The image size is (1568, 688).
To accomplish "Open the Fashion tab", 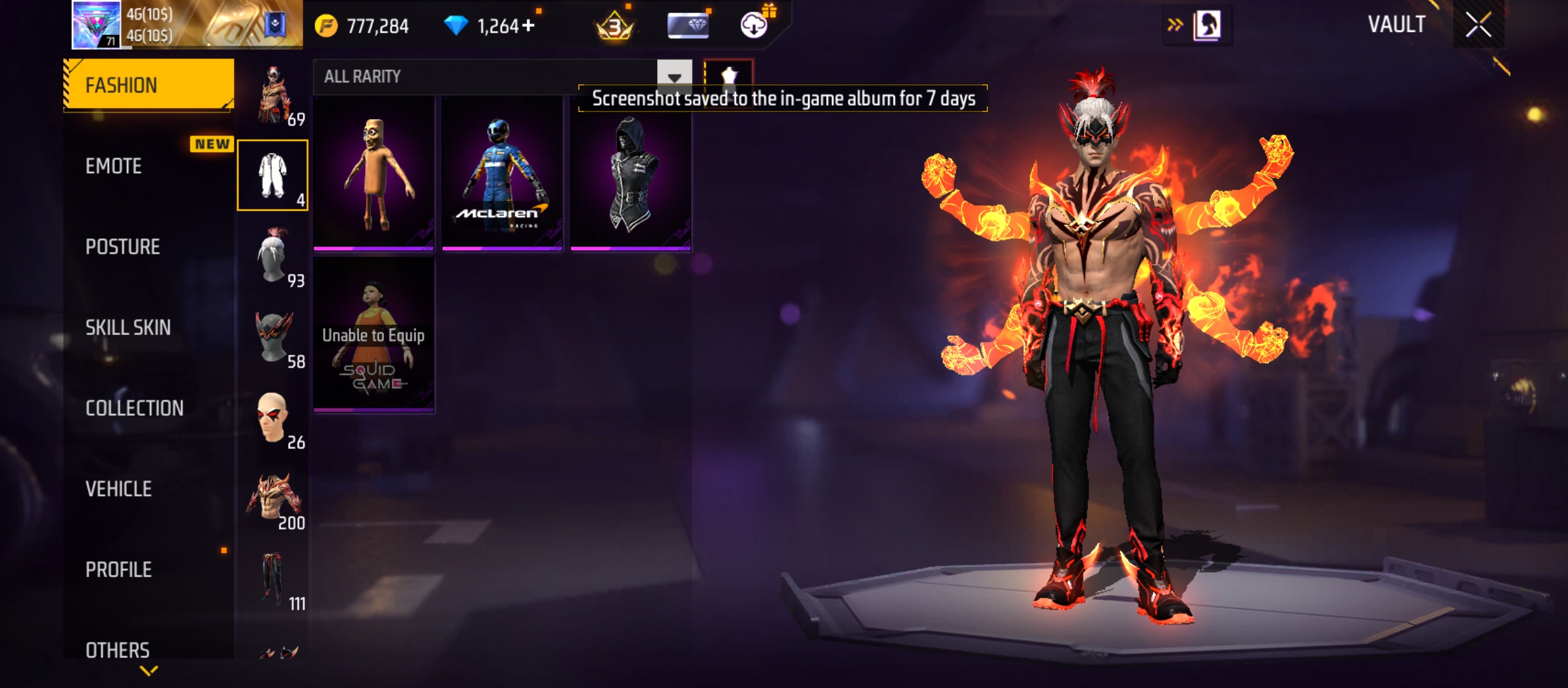I will coord(149,85).
